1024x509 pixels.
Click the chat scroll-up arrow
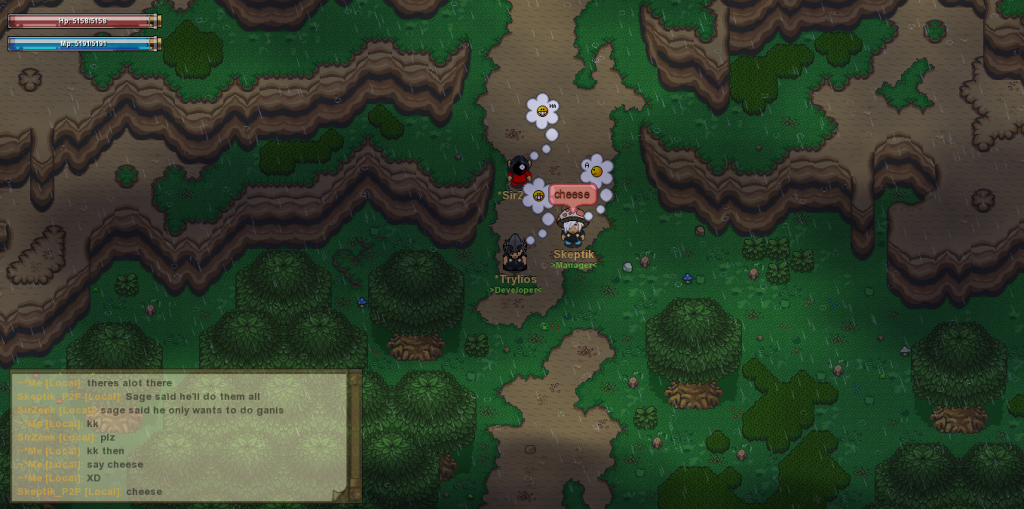tap(354, 379)
